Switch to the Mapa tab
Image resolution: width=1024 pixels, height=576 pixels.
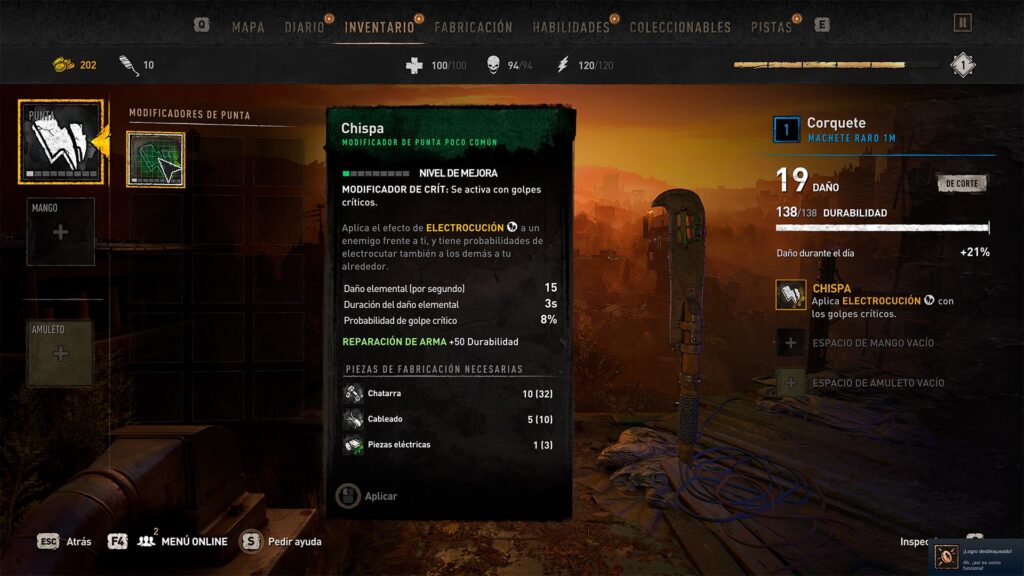(247, 27)
